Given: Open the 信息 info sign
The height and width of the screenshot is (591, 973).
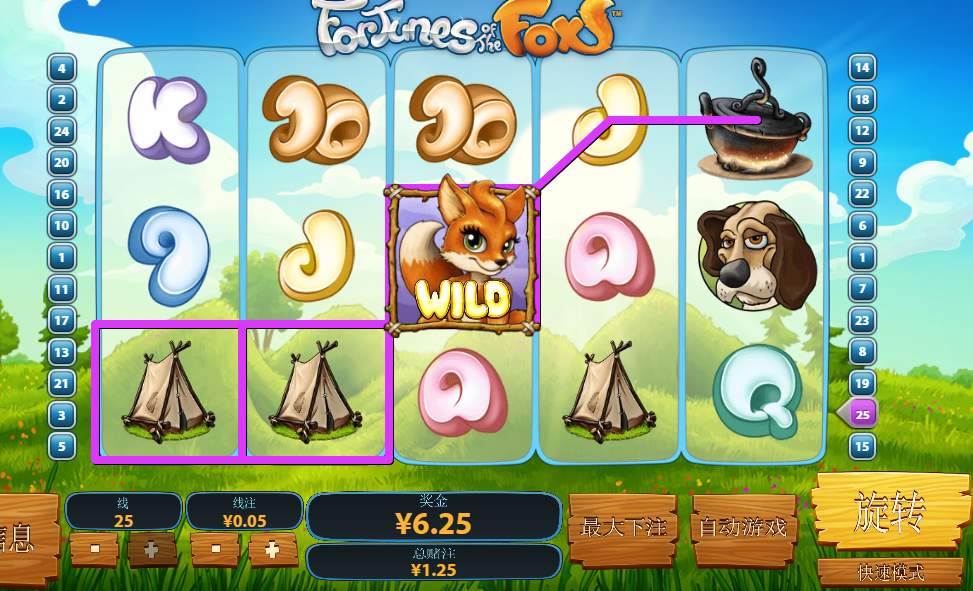Looking at the screenshot, I should point(22,537).
